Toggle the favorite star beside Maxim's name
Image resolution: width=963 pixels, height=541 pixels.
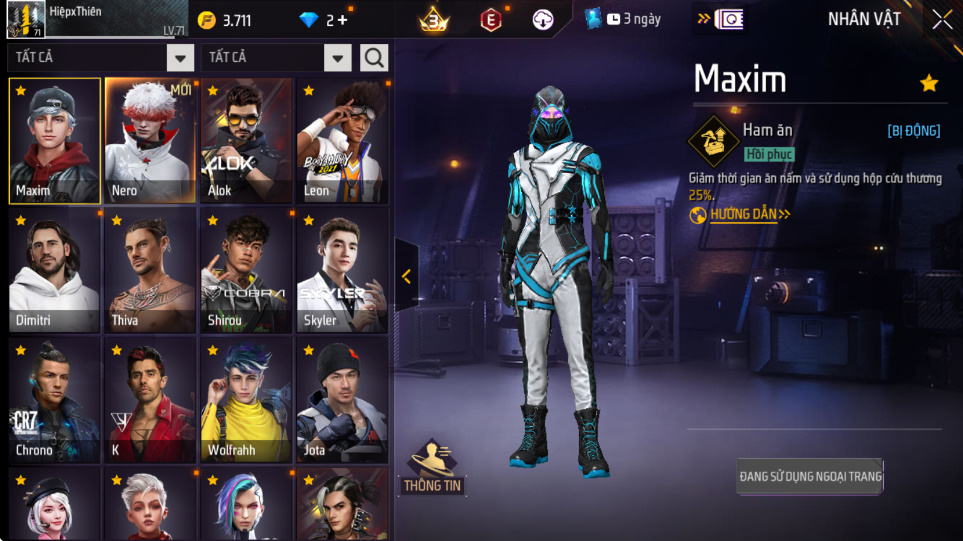coord(929,83)
